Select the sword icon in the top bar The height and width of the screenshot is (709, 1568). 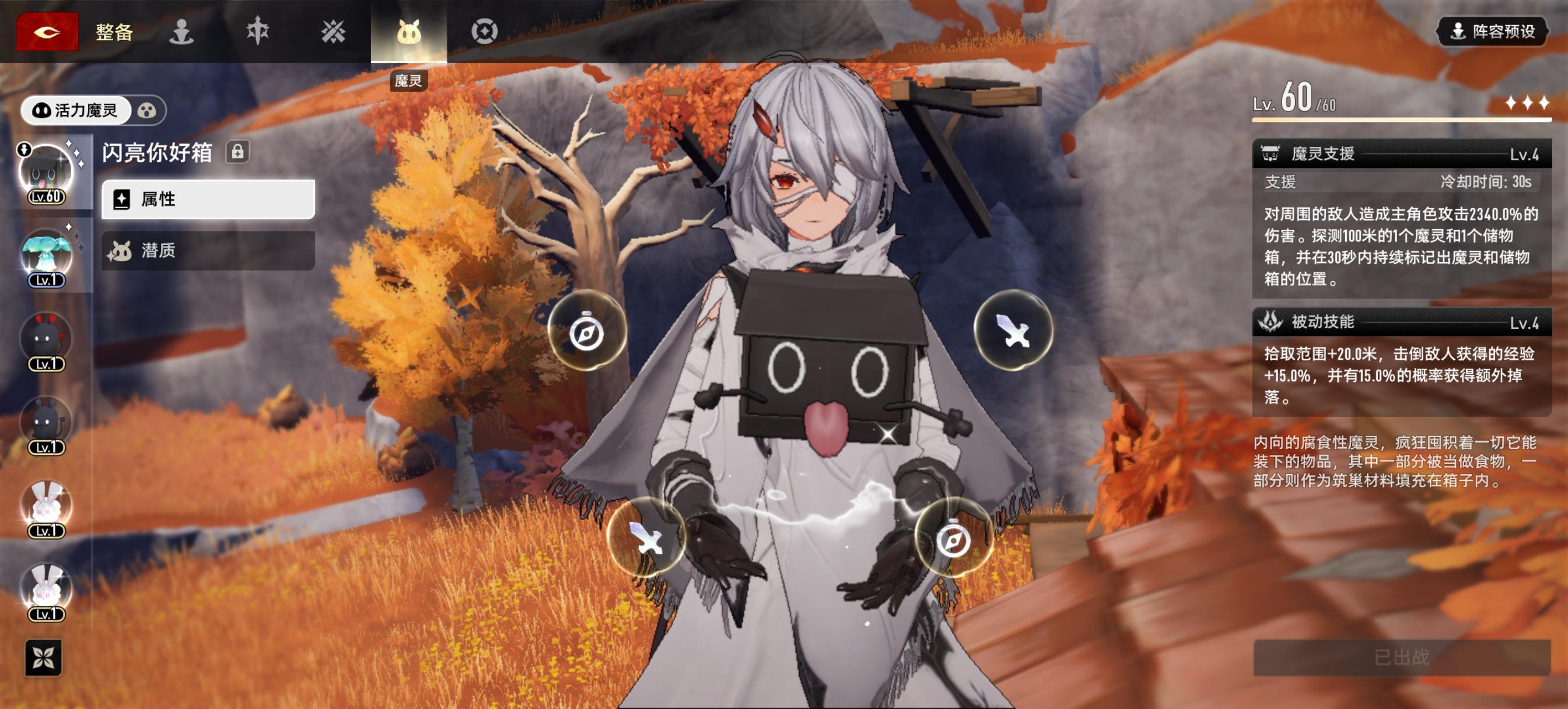click(258, 31)
